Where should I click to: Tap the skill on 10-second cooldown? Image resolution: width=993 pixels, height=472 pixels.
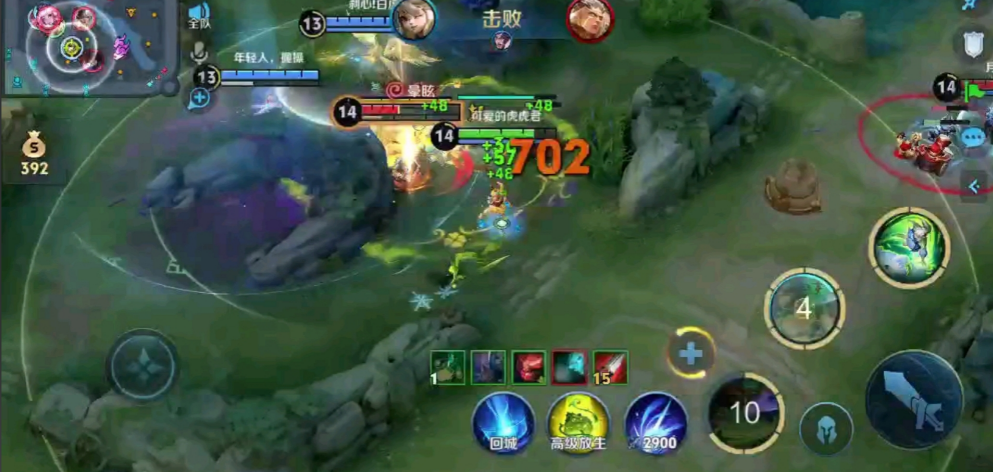[x=745, y=411]
